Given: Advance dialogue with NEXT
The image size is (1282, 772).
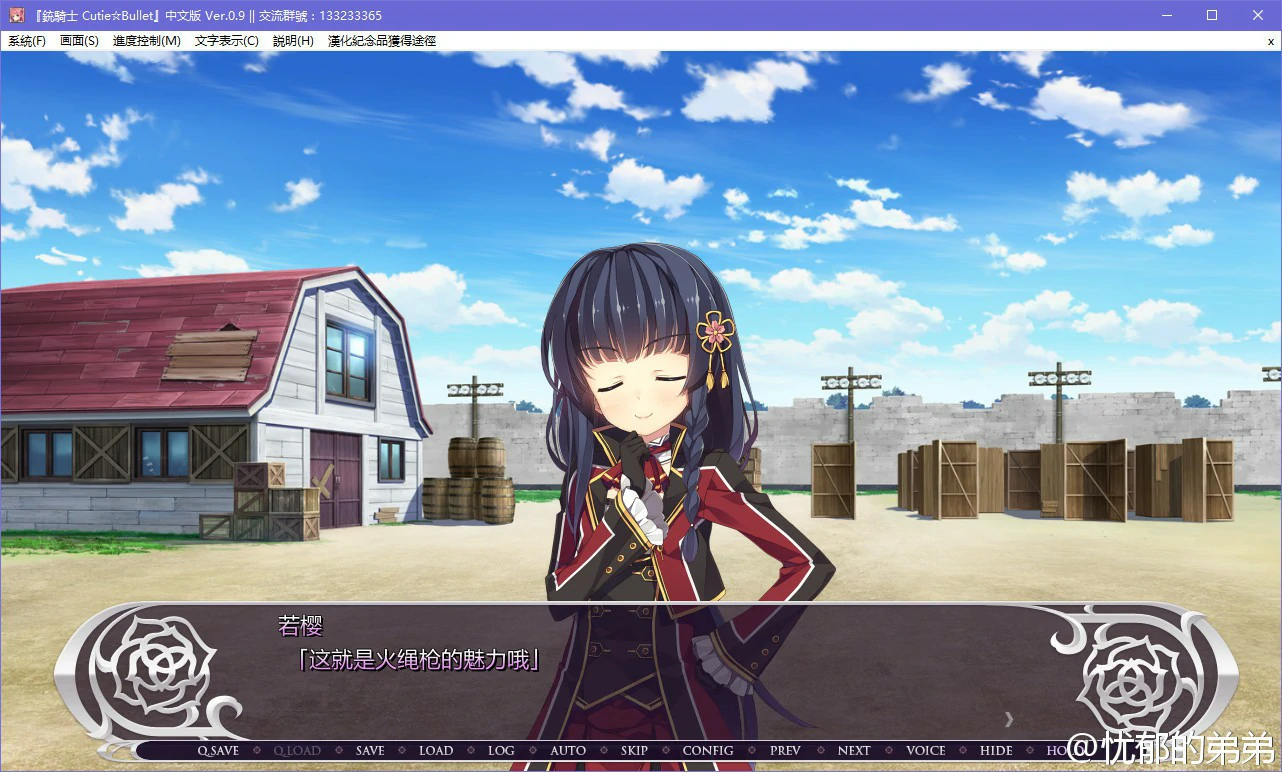Looking at the screenshot, I should coord(853,750).
